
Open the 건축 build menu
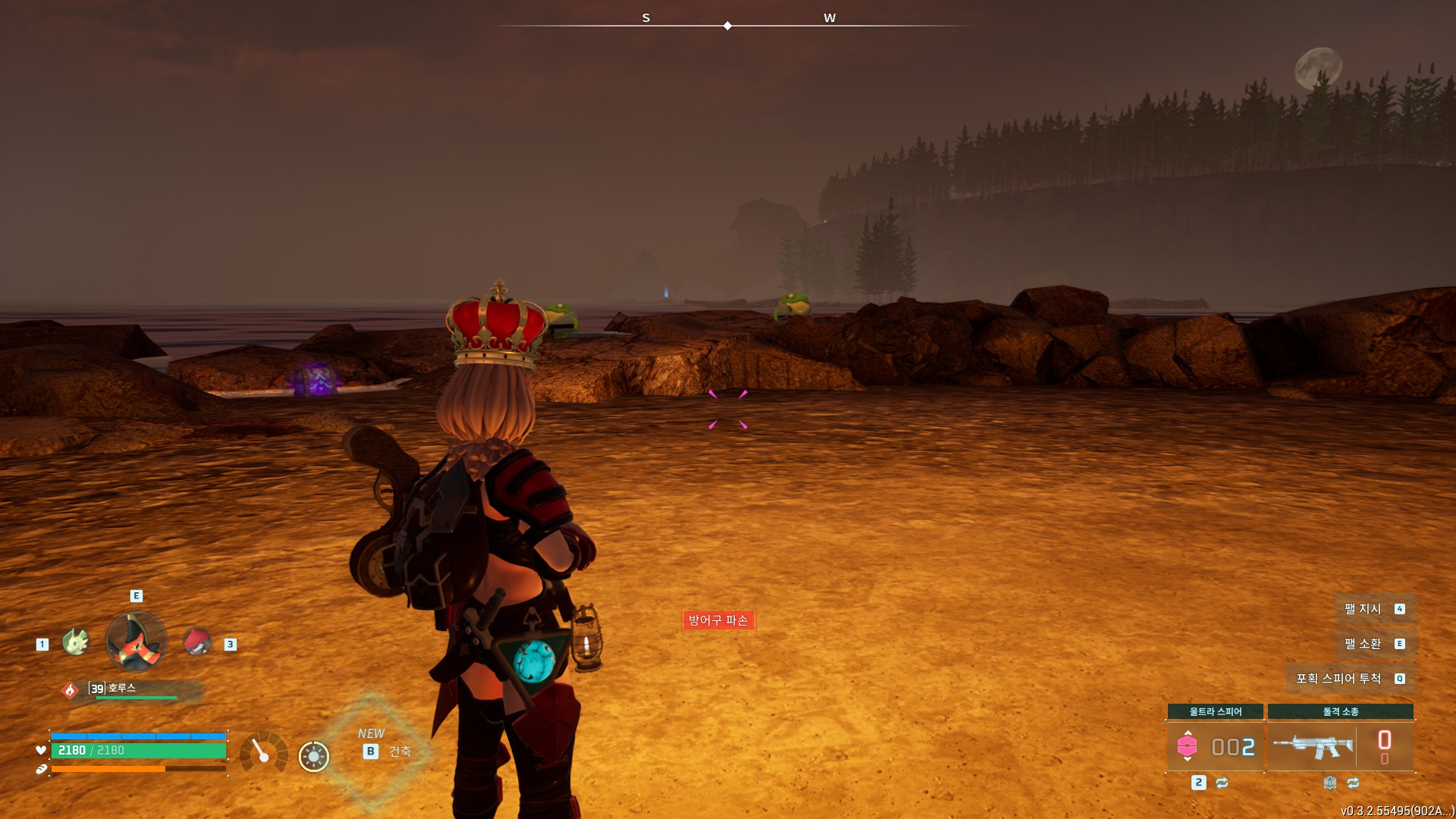coord(400,752)
